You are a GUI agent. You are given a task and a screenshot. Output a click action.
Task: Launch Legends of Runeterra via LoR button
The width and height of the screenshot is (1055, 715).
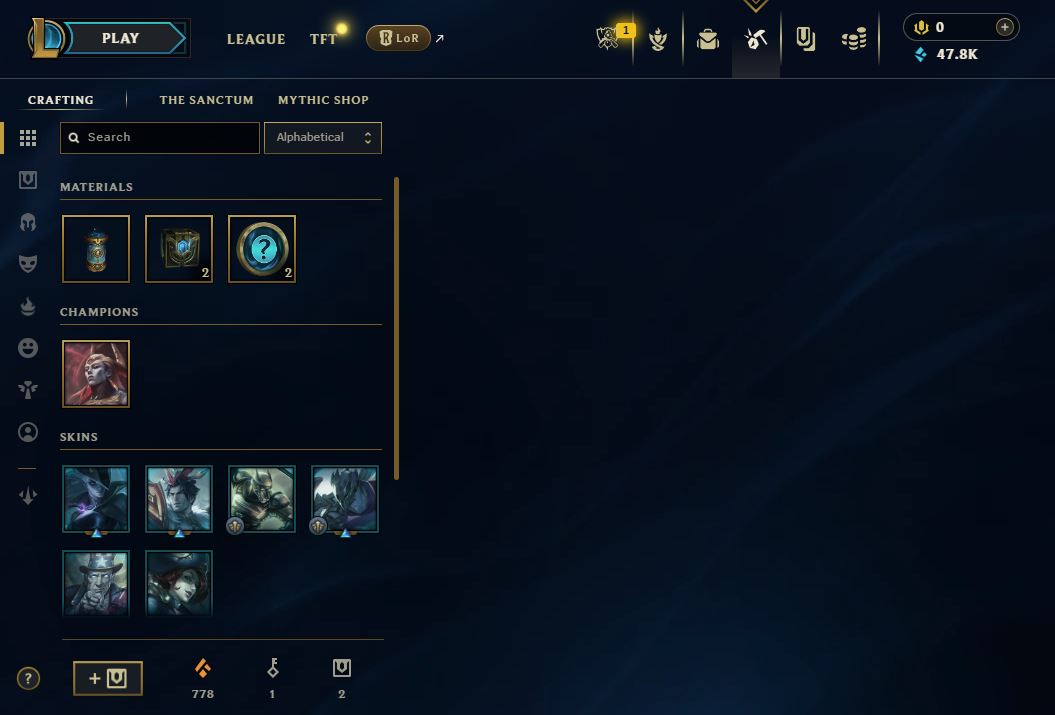click(399, 38)
